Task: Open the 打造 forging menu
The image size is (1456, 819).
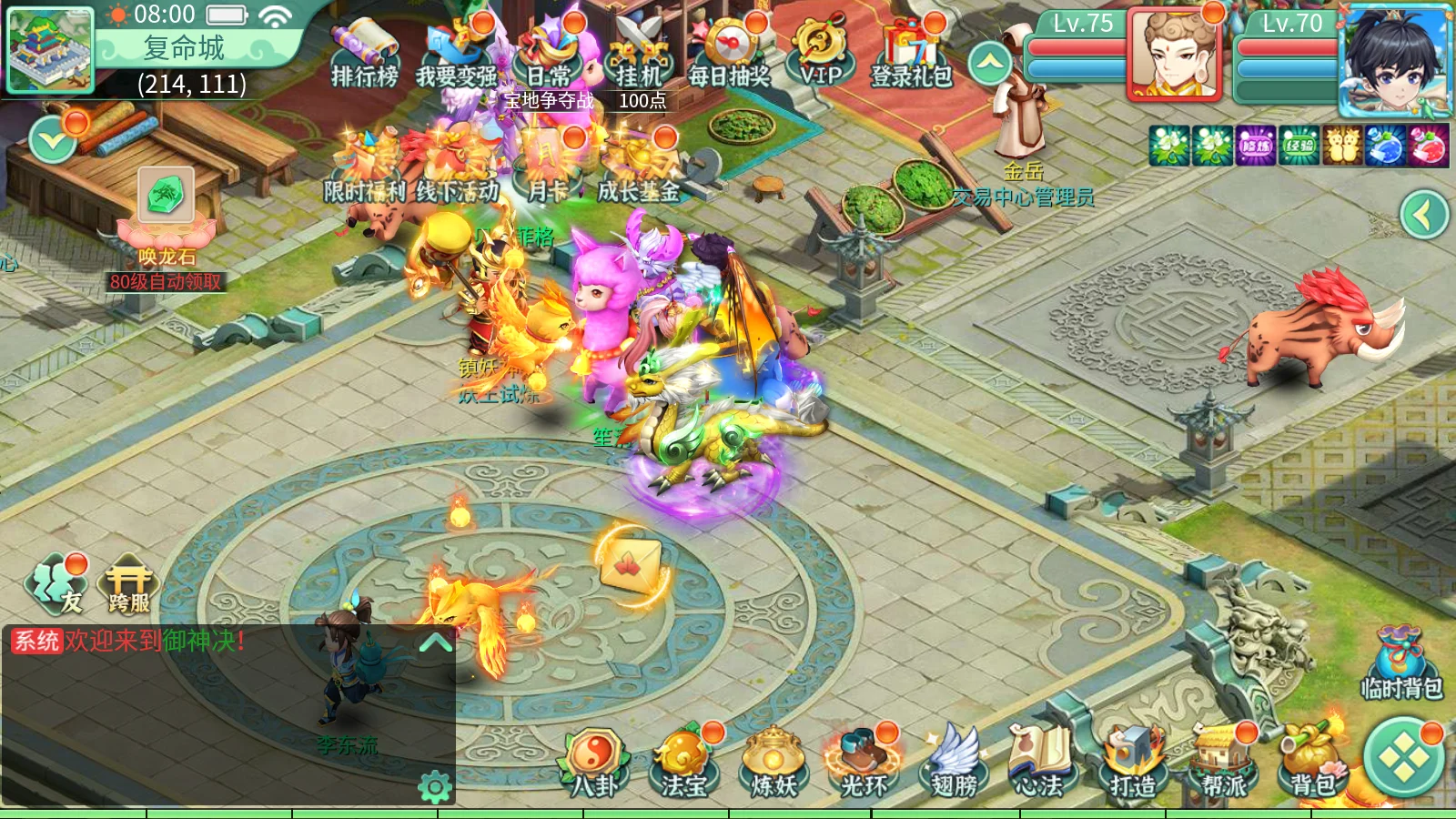Action: tap(1133, 764)
